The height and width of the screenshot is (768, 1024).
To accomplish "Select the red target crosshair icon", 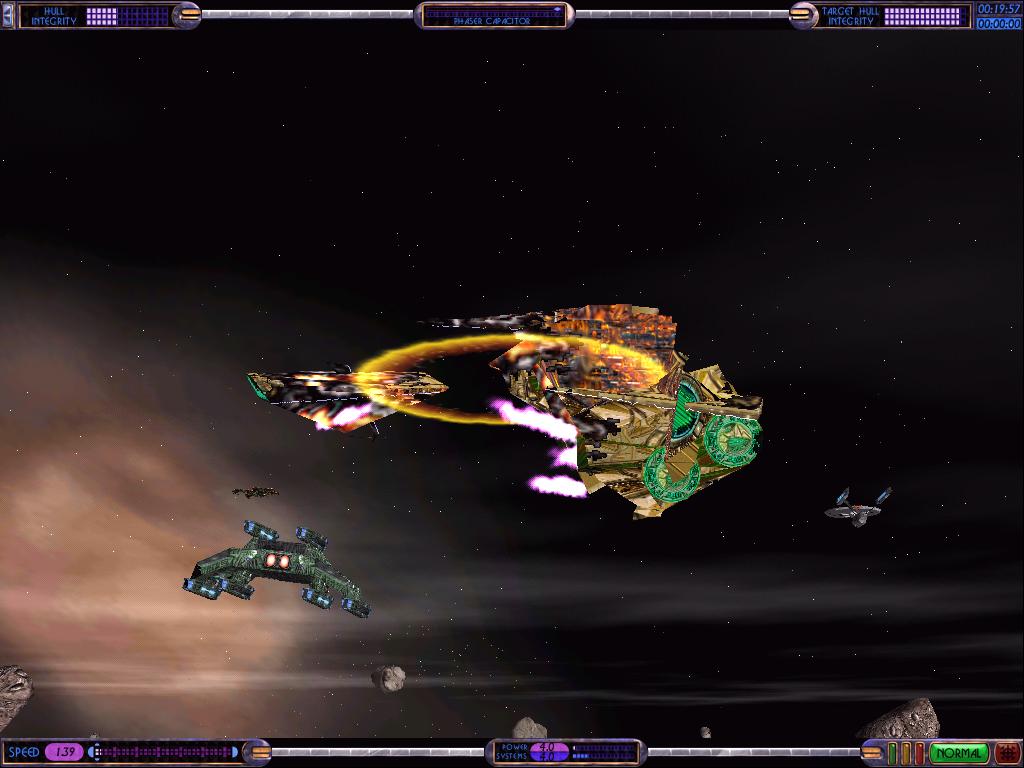I will 1007,753.
